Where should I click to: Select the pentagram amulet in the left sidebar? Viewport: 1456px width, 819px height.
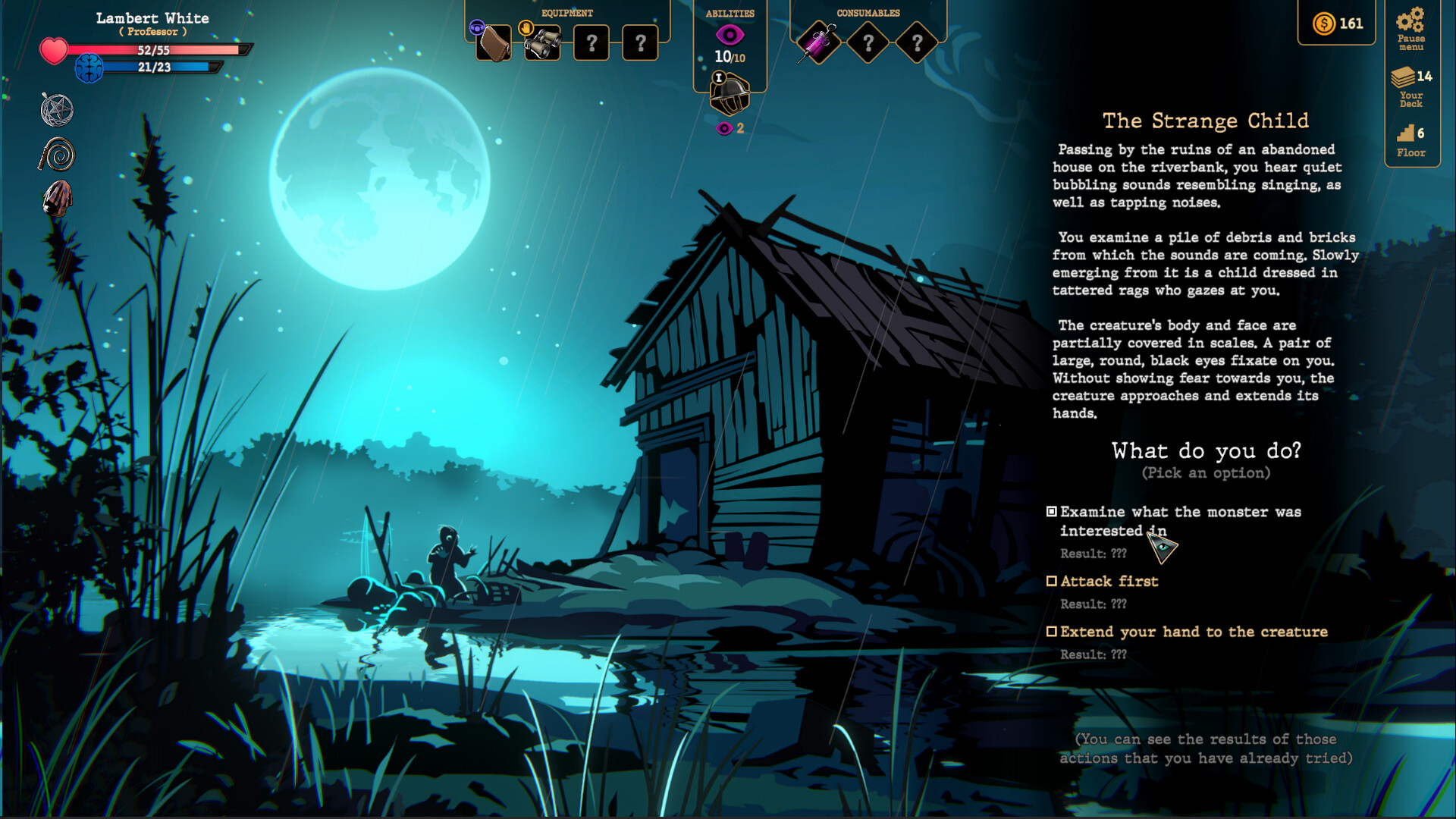(57, 109)
